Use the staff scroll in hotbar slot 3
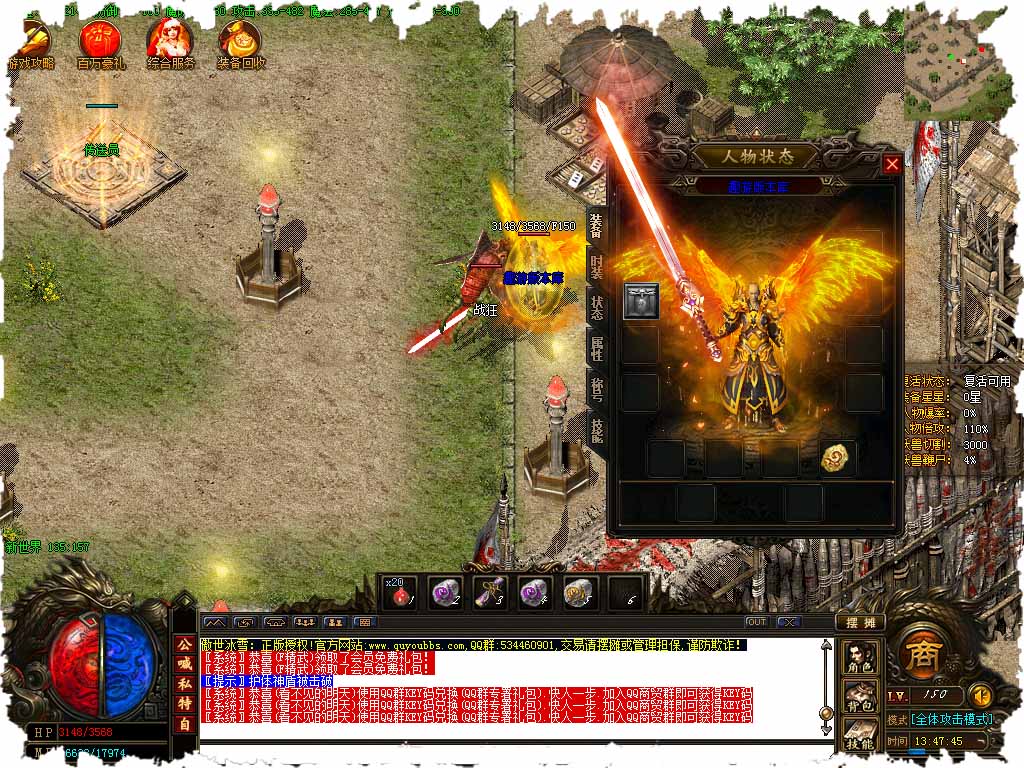The image size is (1024, 768). pyautogui.click(x=489, y=593)
